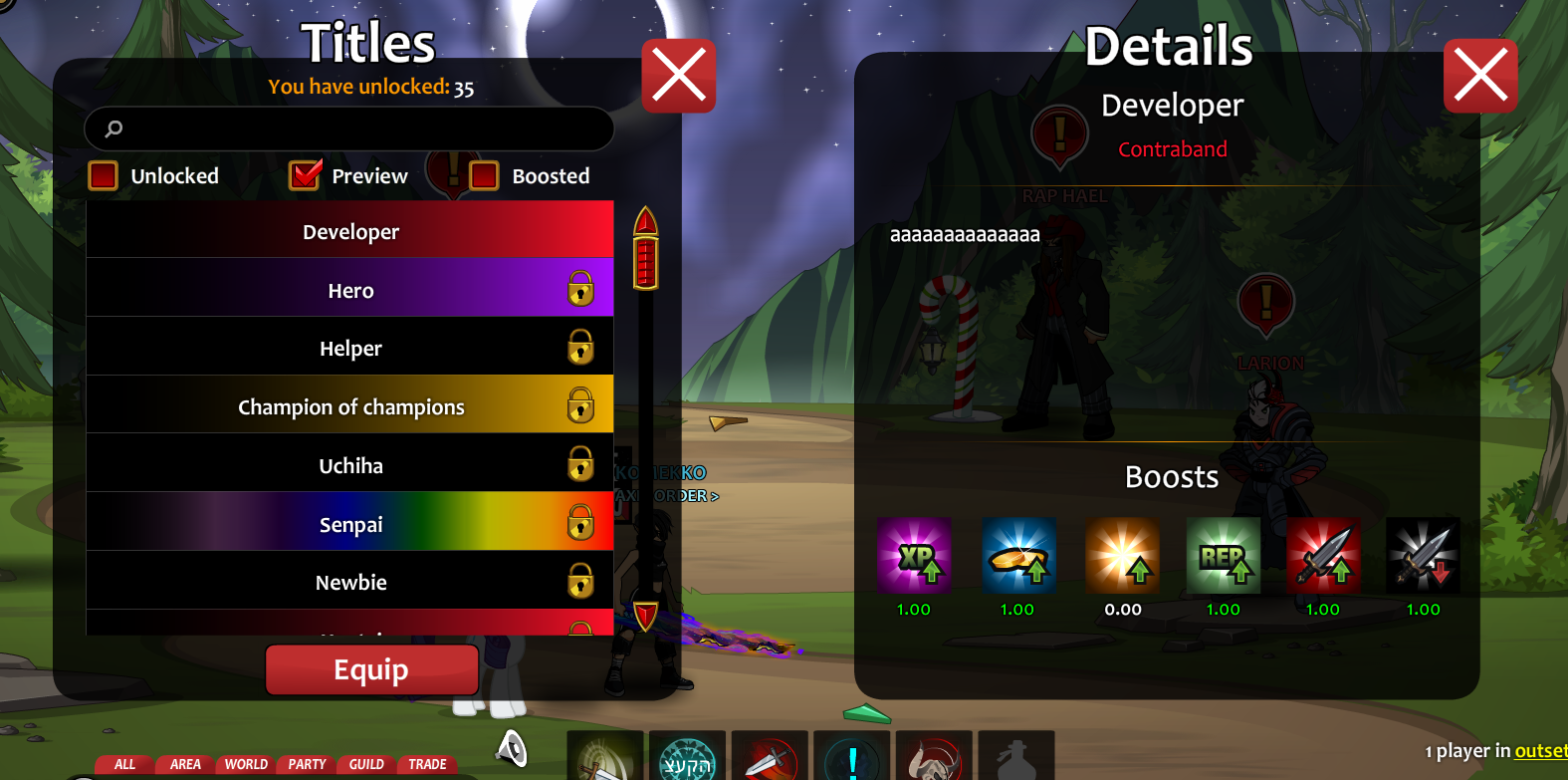Toggle the Unlocked filter checkbox

pos(104,176)
